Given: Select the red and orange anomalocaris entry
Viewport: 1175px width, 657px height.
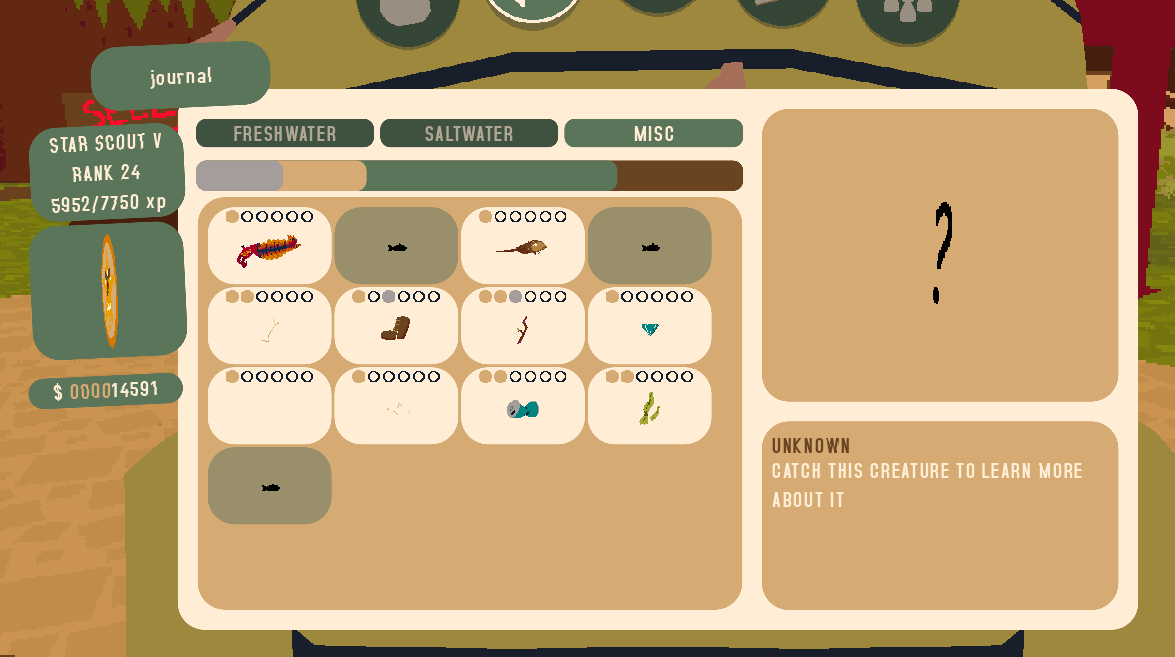Looking at the screenshot, I should pyautogui.click(x=269, y=247).
